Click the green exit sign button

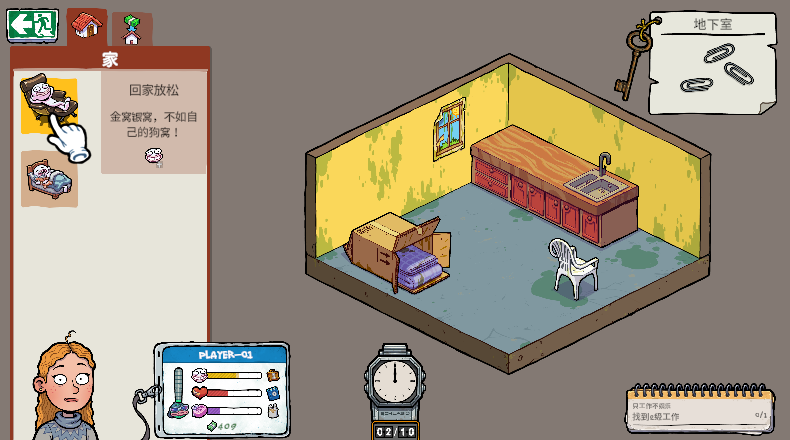[32, 25]
